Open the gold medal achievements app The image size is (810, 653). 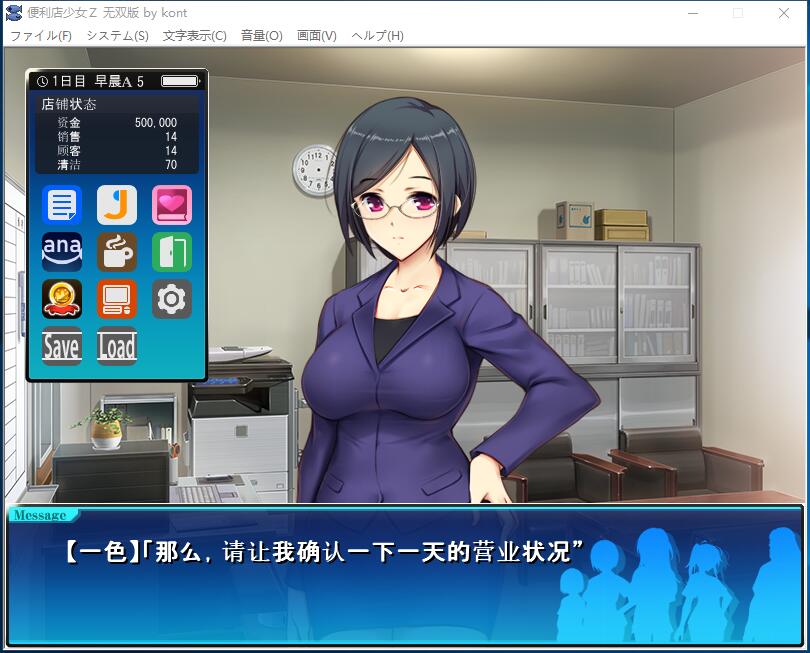[x=62, y=299]
